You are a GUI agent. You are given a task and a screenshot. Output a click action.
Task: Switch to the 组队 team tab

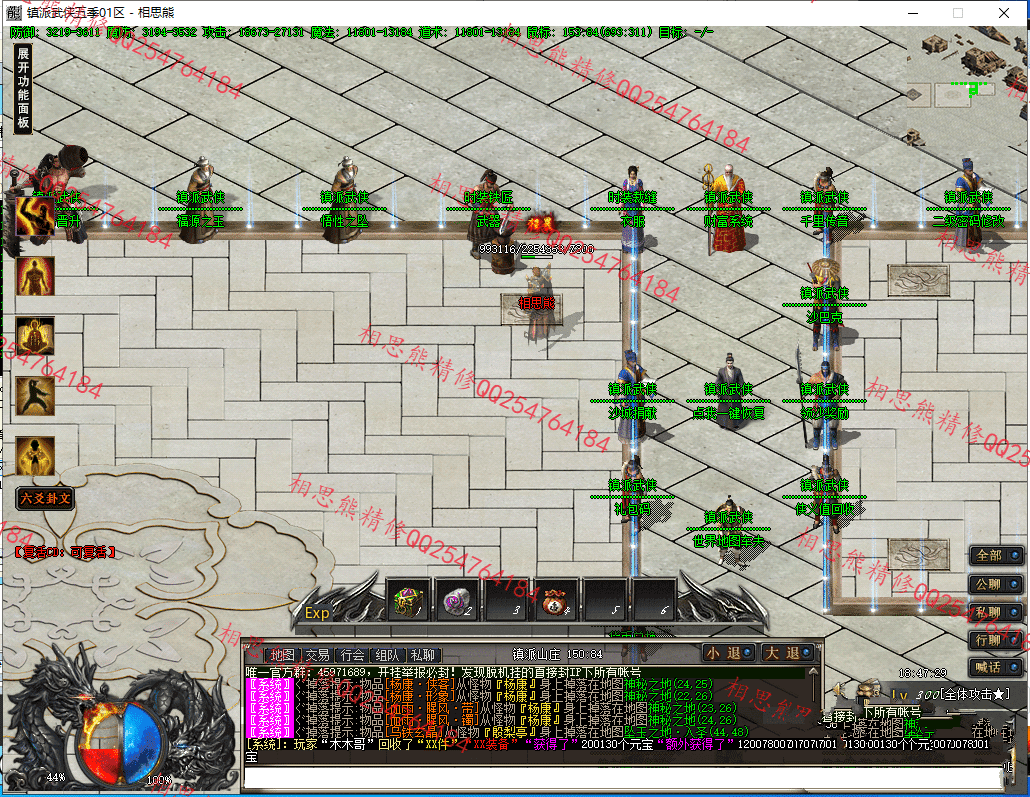[386, 654]
